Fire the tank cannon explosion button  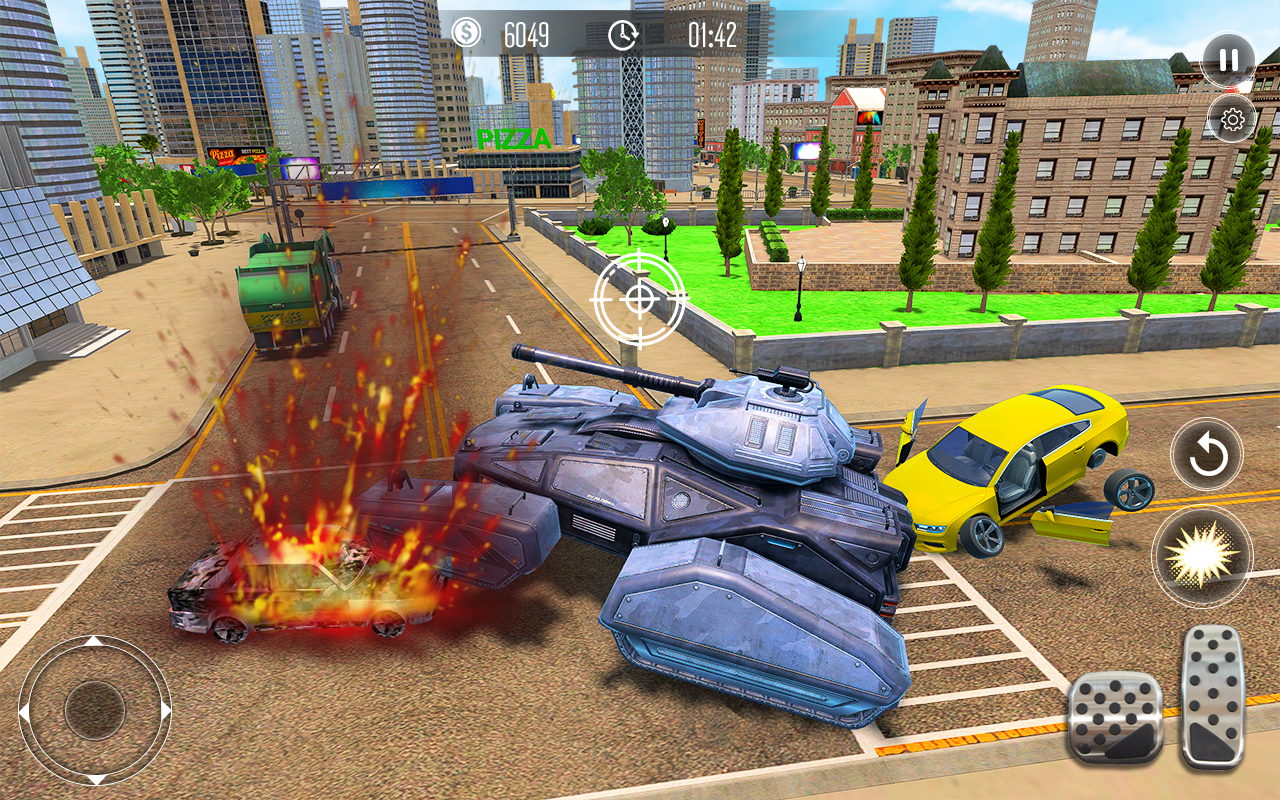click(x=1201, y=556)
